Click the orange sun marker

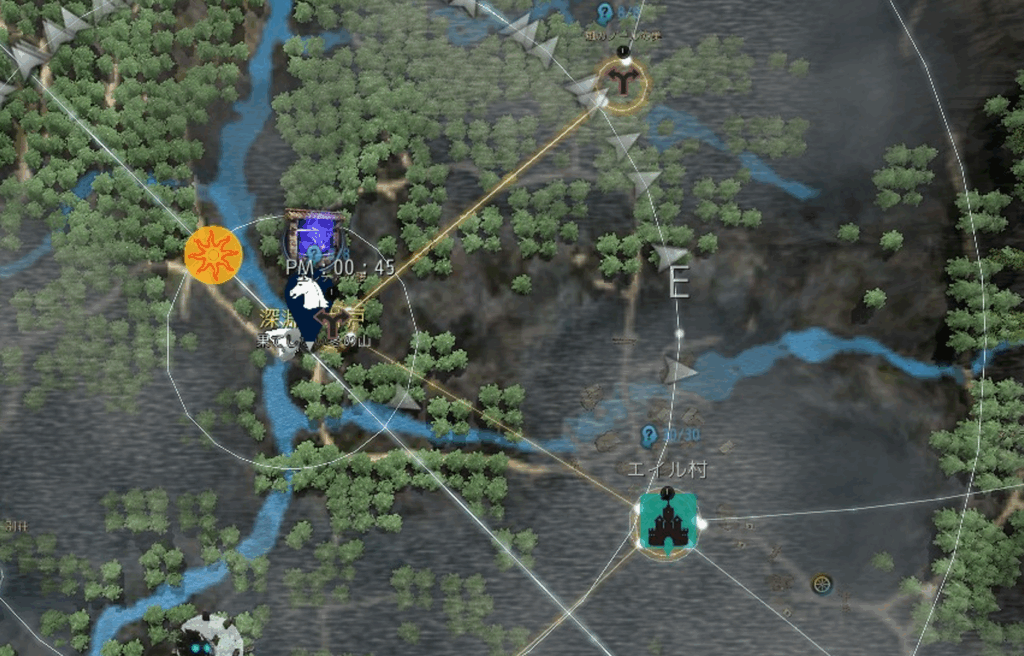pos(213,255)
